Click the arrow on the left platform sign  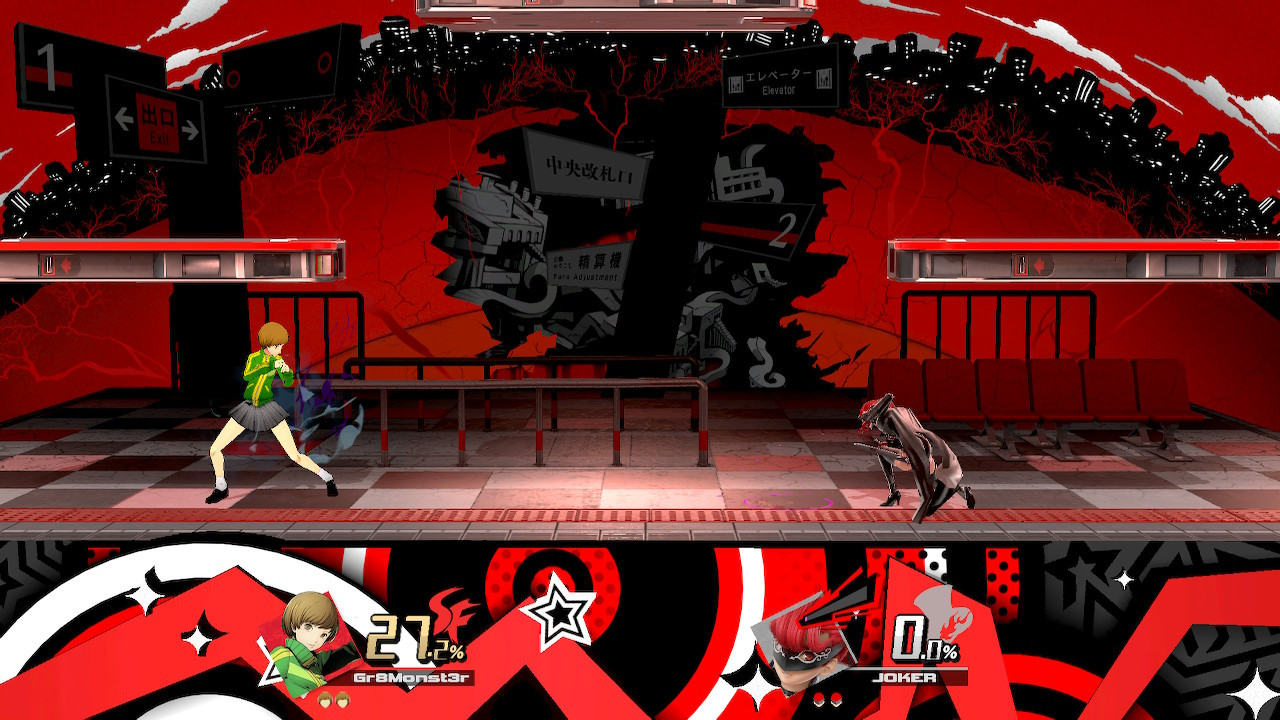click(x=66, y=265)
